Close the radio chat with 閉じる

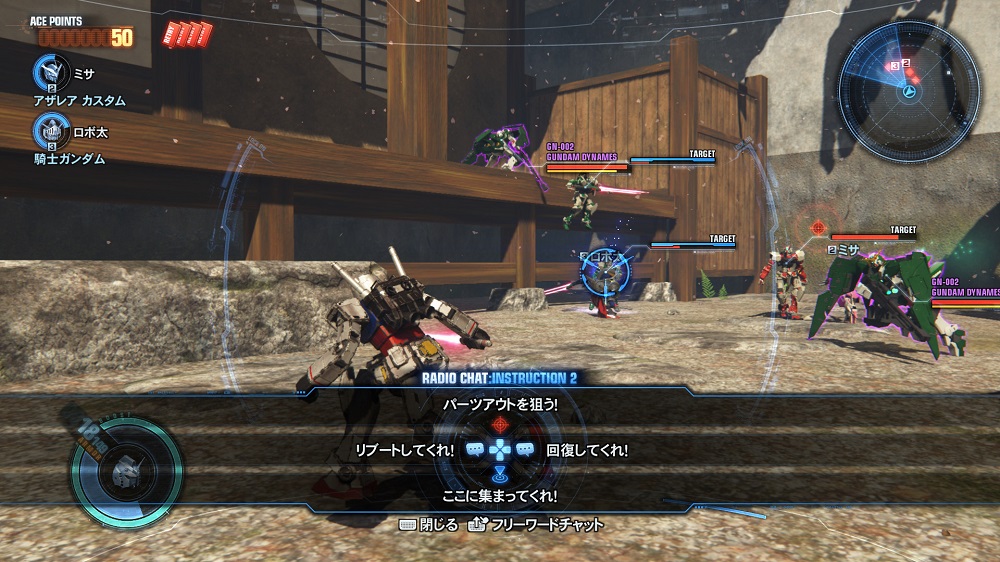(x=428, y=524)
